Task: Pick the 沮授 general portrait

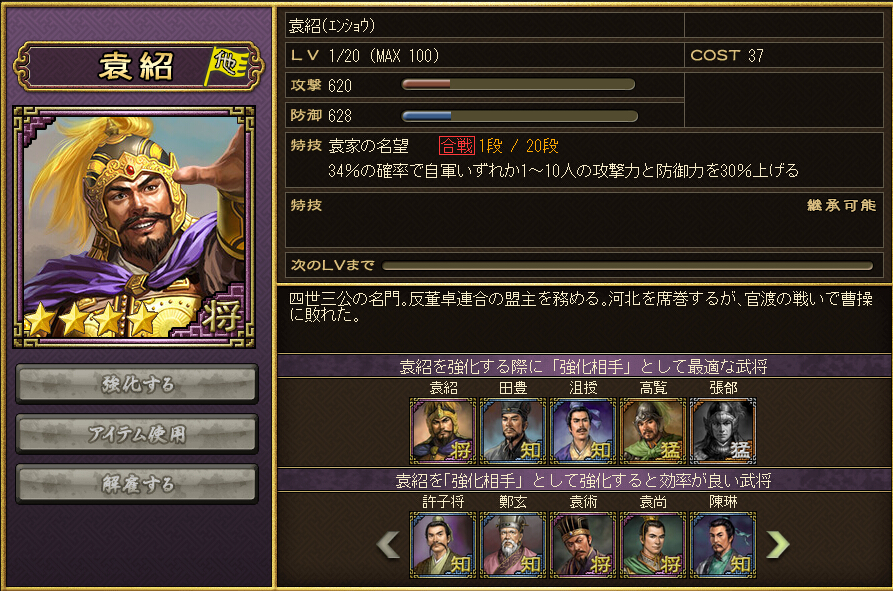Action: point(583,431)
